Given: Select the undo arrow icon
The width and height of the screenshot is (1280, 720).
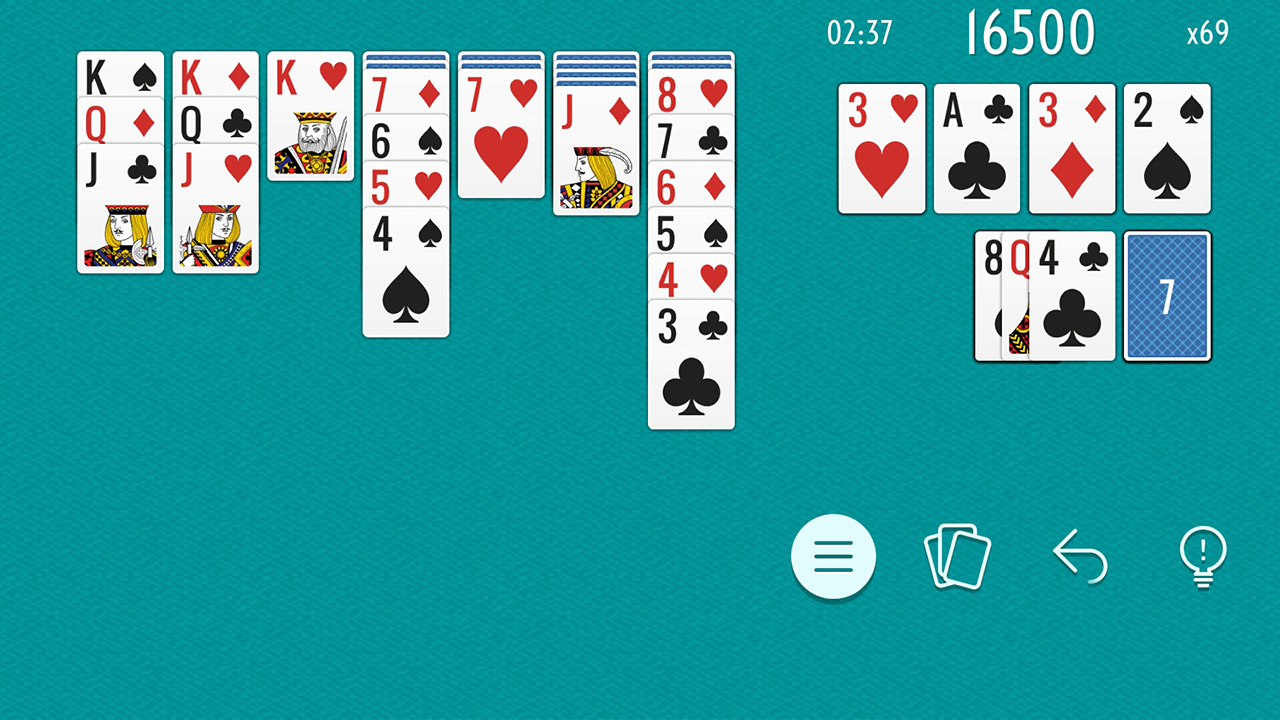Looking at the screenshot, I should pos(1080,557).
